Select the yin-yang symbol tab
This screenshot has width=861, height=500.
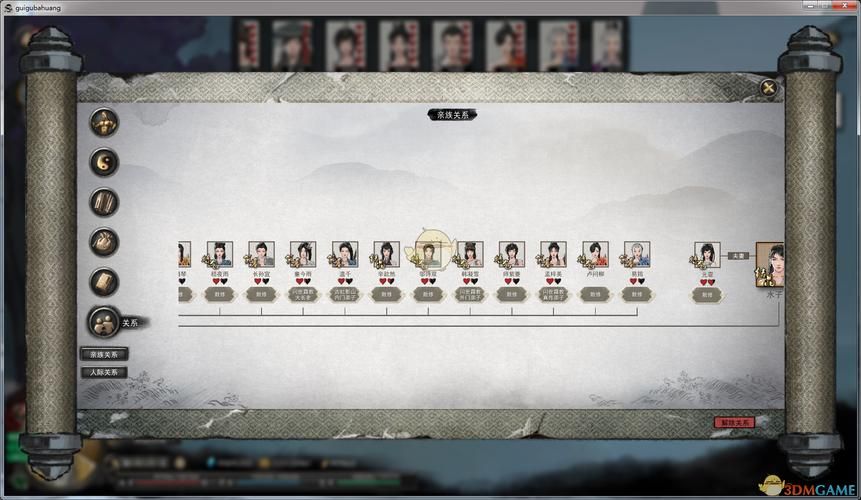pos(104,161)
